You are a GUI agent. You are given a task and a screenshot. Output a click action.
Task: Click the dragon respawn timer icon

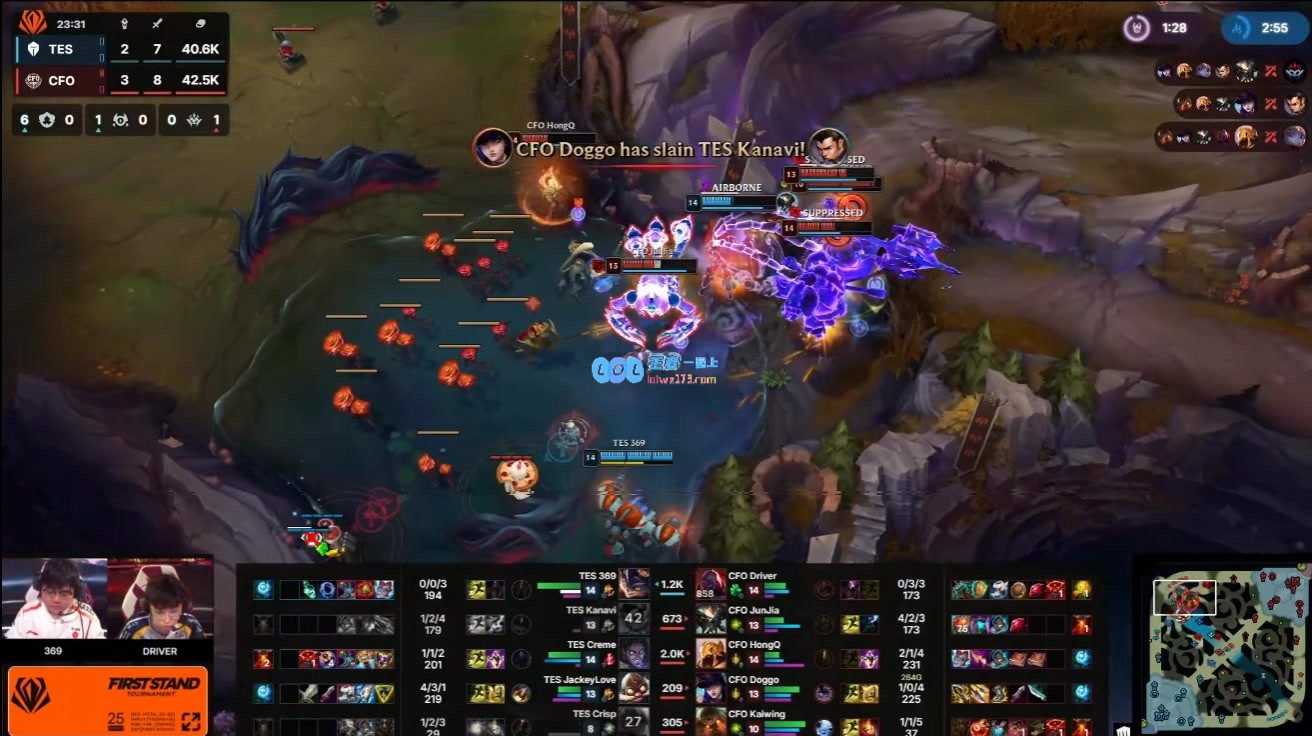click(1238, 28)
